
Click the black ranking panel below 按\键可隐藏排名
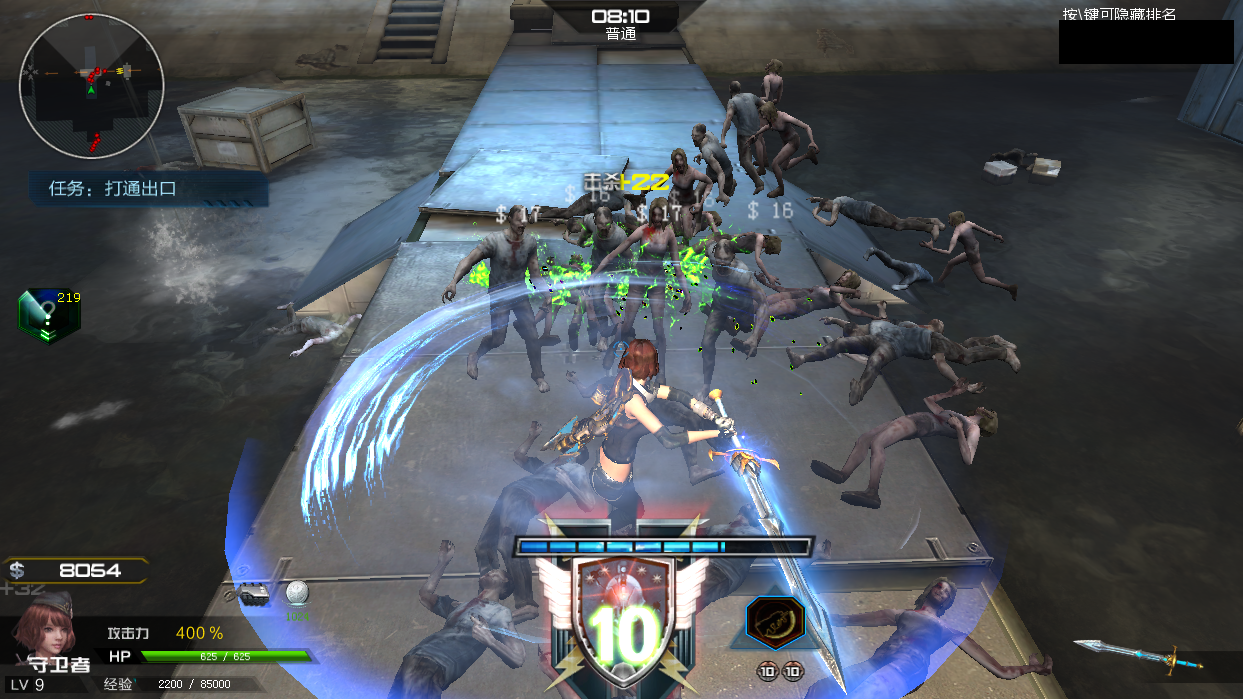(x=1145, y=42)
